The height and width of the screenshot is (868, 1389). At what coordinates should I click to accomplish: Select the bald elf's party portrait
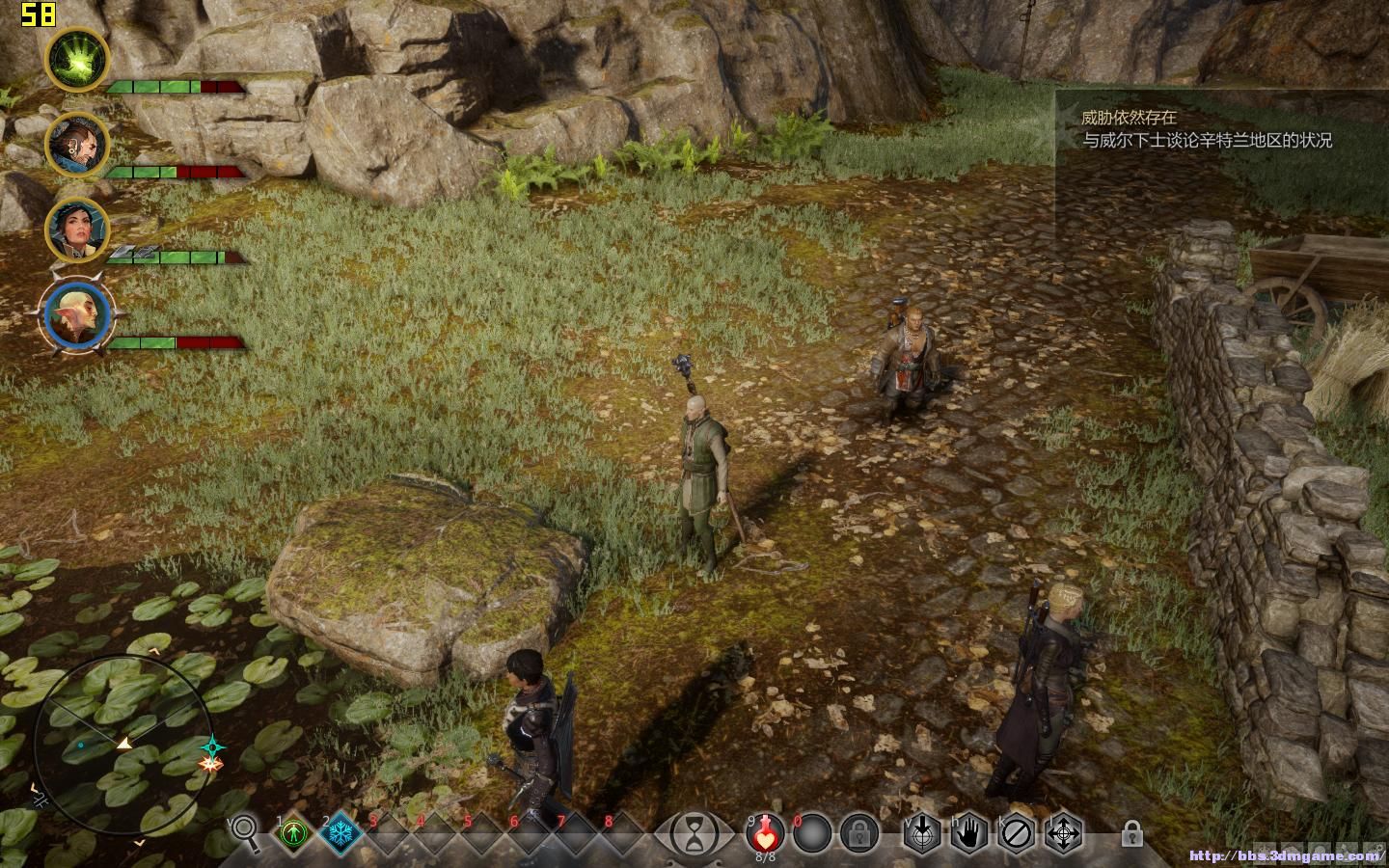(77, 315)
